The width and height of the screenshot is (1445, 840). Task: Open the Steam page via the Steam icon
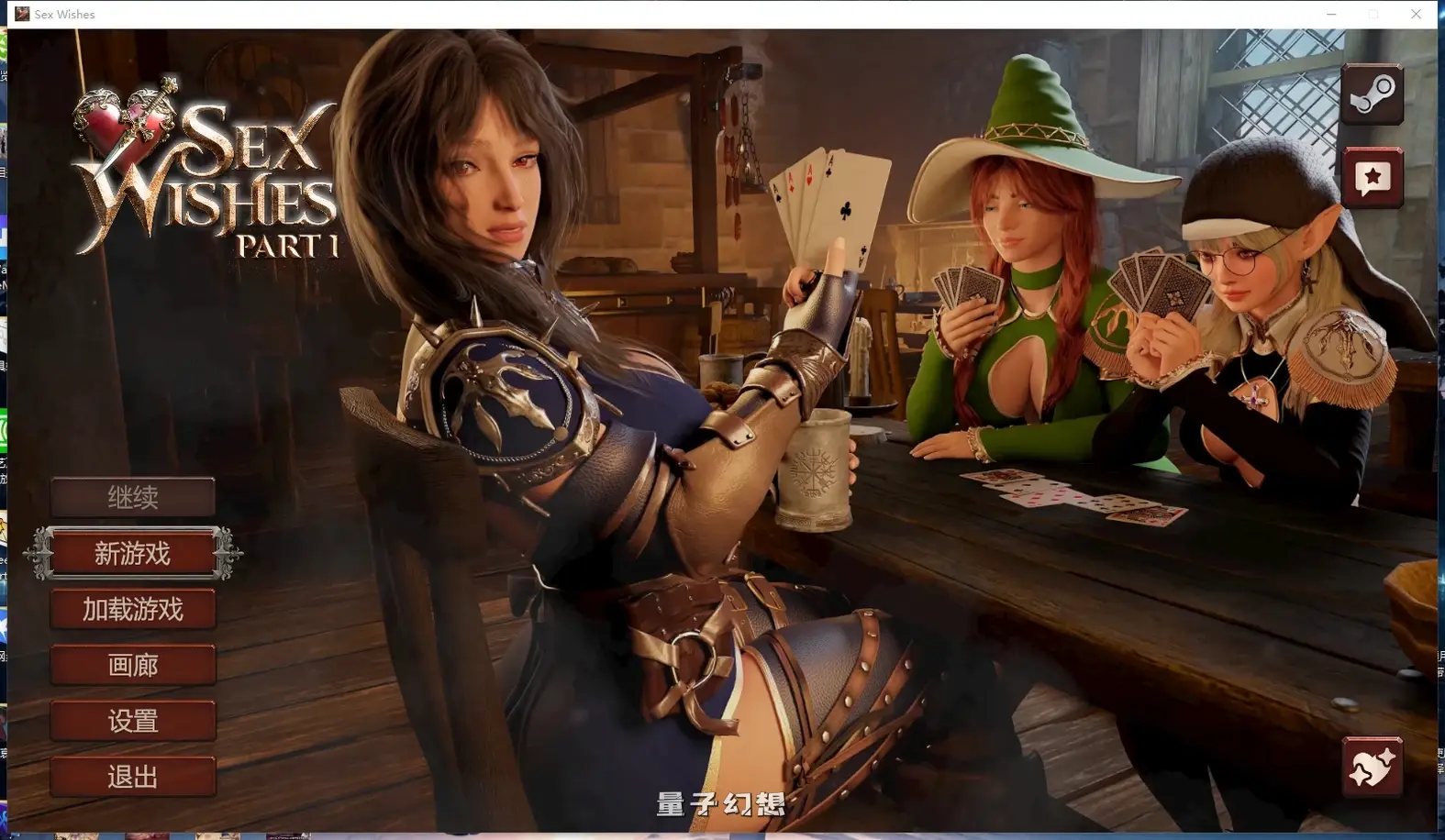pyautogui.click(x=1373, y=94)
